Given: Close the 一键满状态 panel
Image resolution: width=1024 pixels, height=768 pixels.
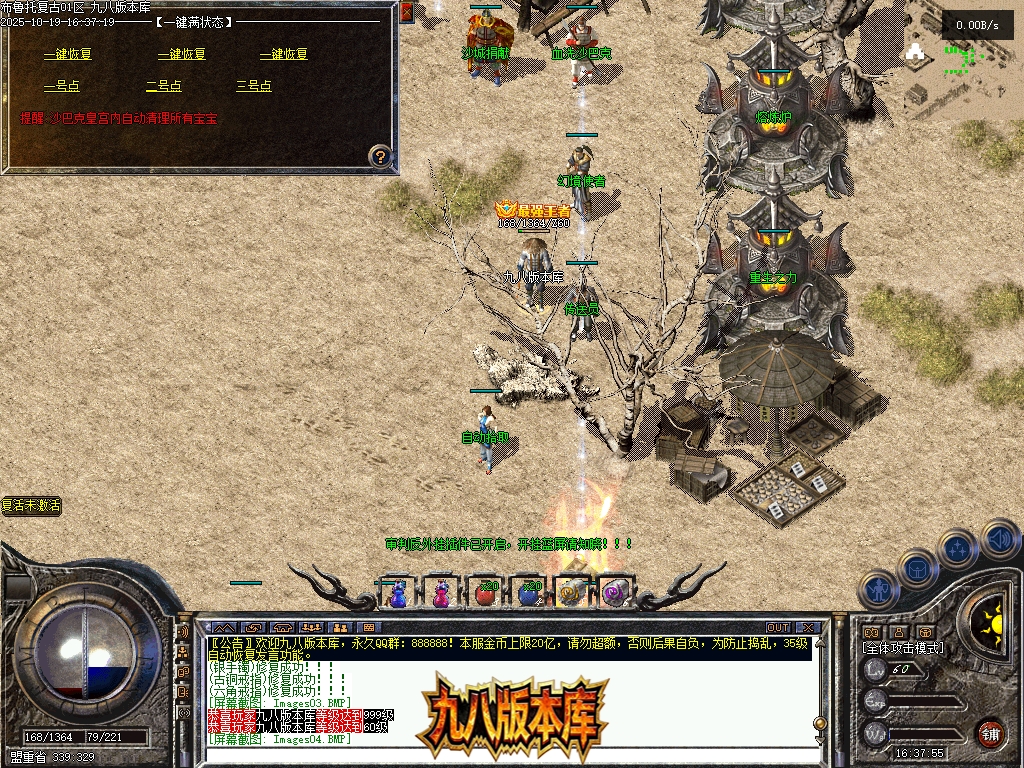Looking at the screenshot, I should tap(406, 12).
